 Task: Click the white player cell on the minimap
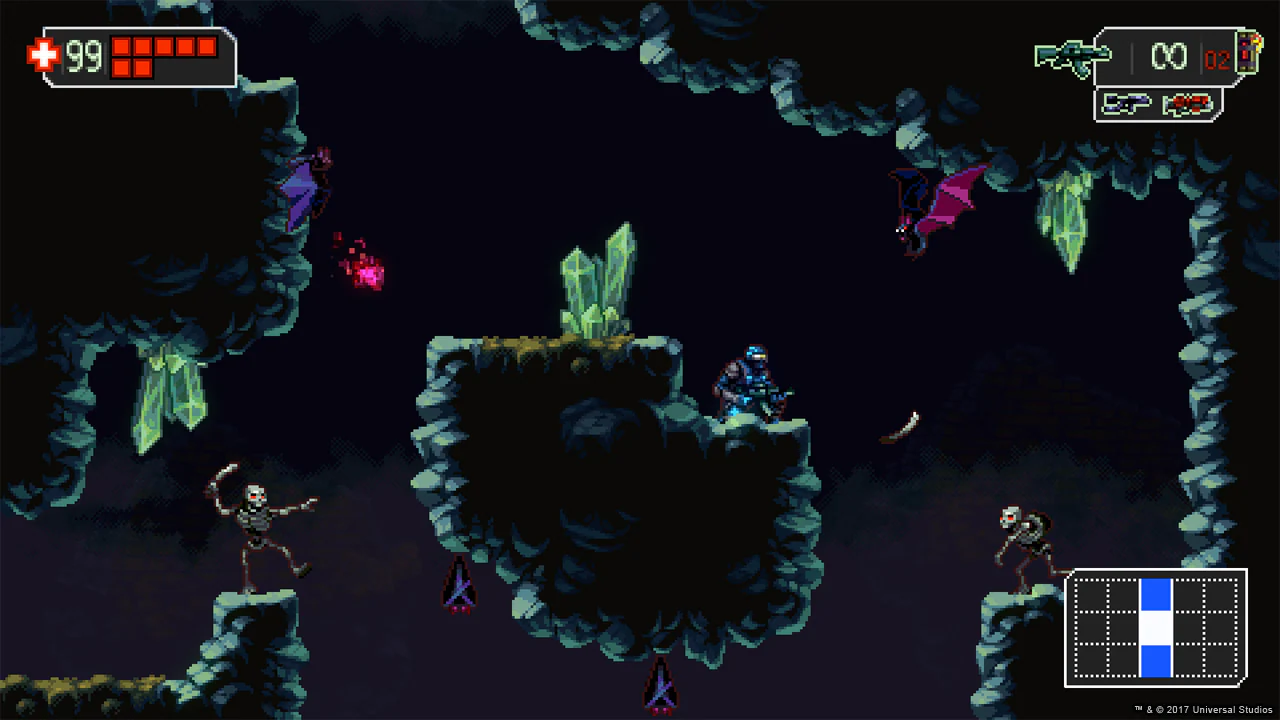[x=1154, y=628]
